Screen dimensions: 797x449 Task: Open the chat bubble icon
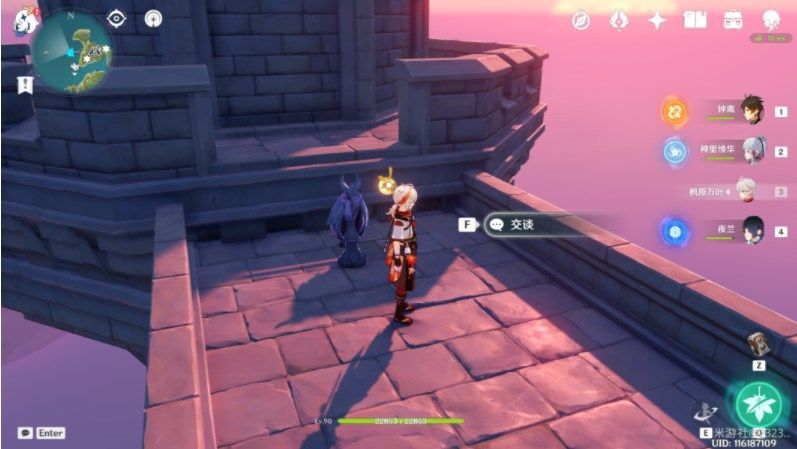point(25,433)
